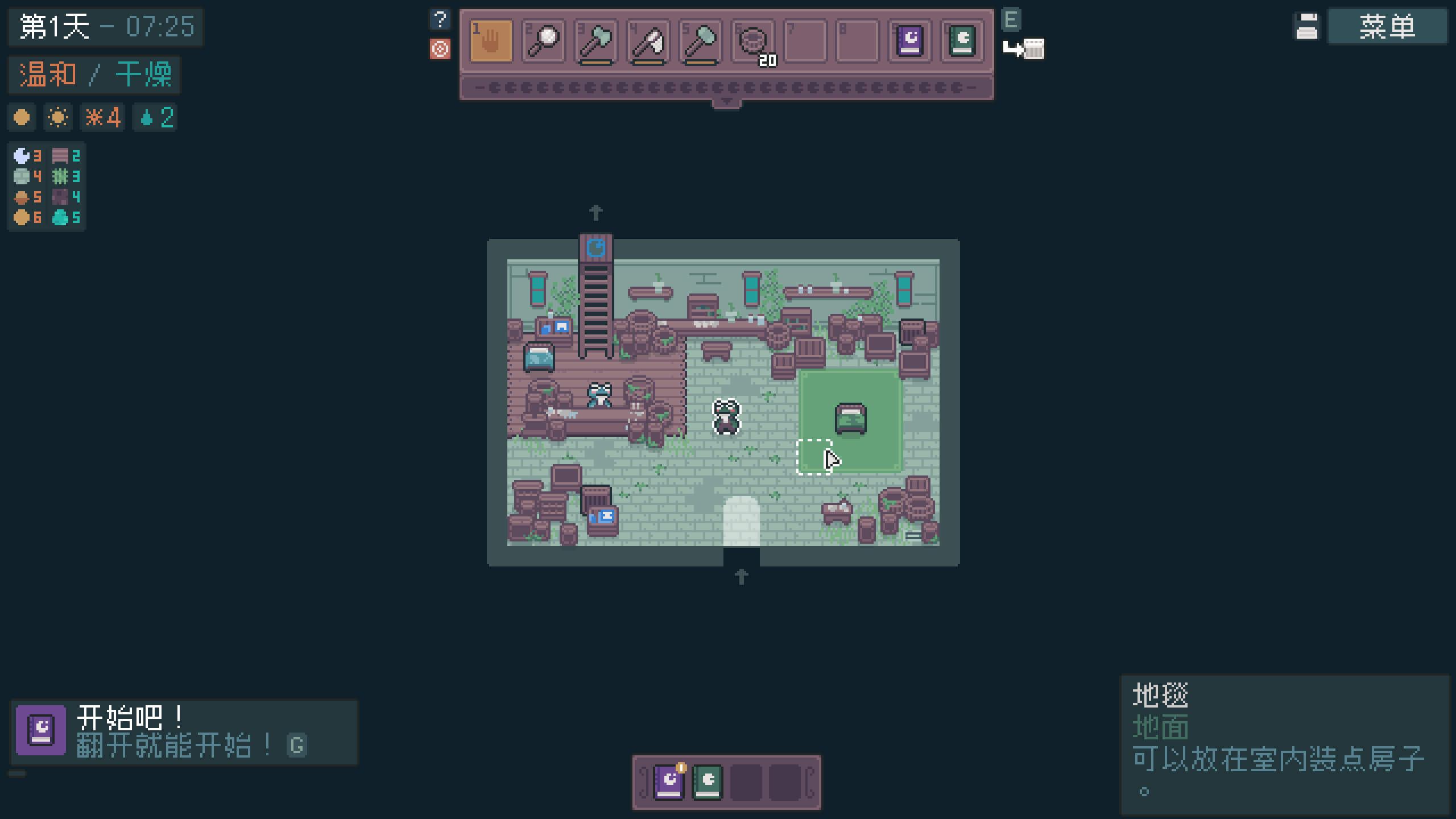Viewport: 1456px width, 819px height.
Task: Select the mallet in hotbar slot 5
Action: pos(701,40)
